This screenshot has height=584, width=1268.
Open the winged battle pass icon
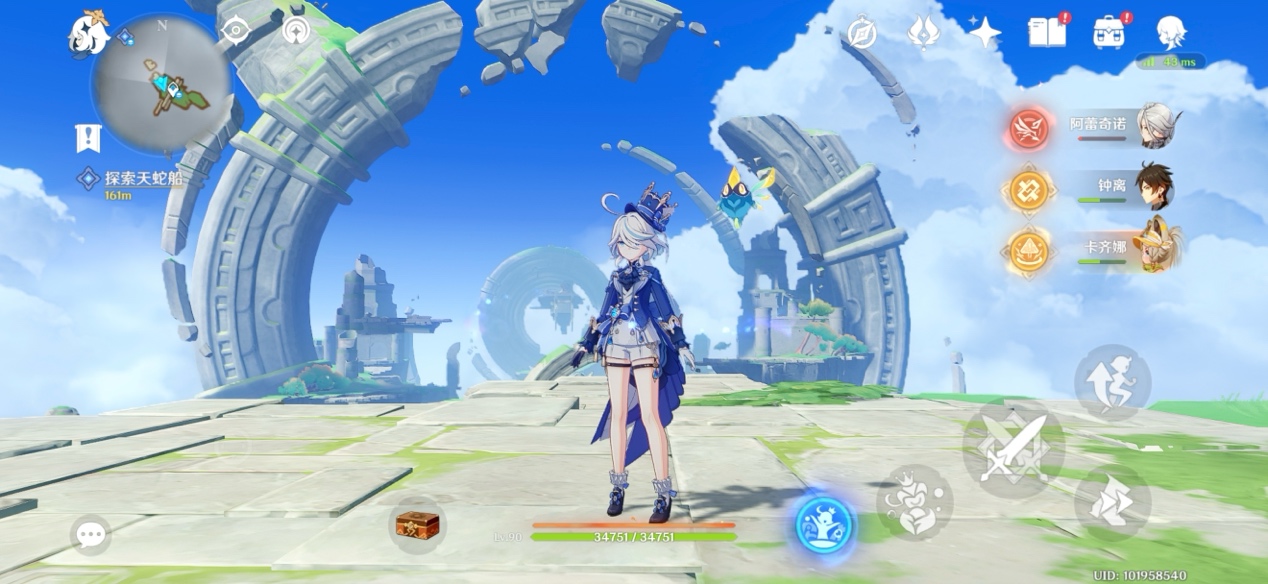click(x=923, y=33)
